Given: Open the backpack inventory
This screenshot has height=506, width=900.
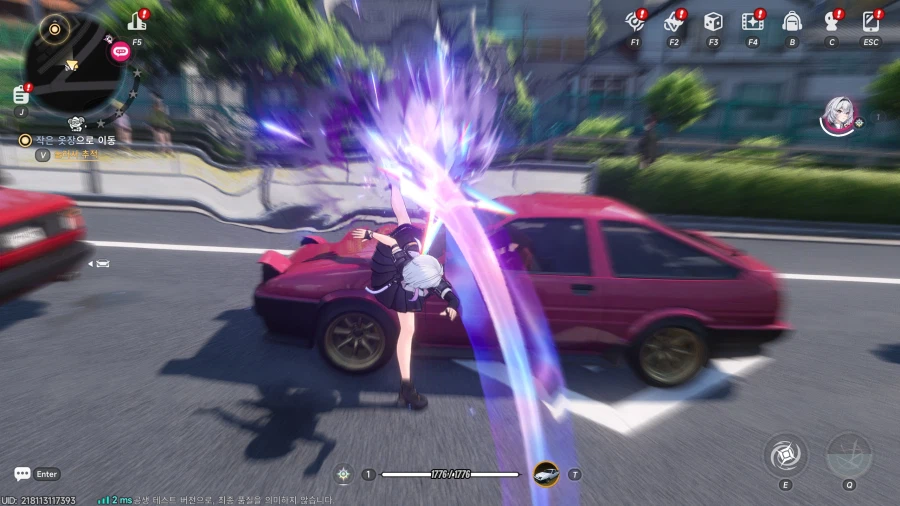Looking at the screenshot, I should click(792, 21).
